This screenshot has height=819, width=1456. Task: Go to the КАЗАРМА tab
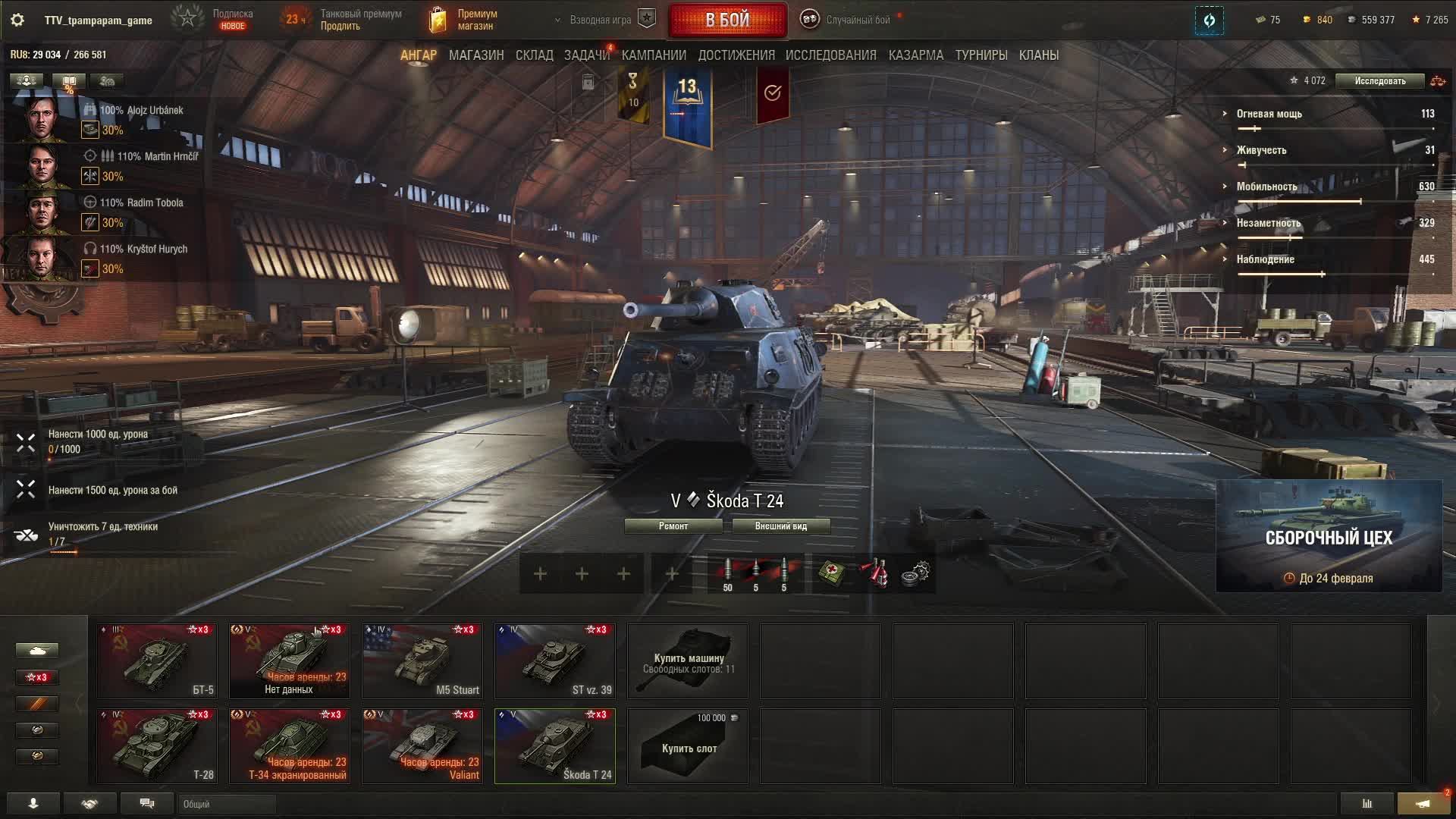915,55
